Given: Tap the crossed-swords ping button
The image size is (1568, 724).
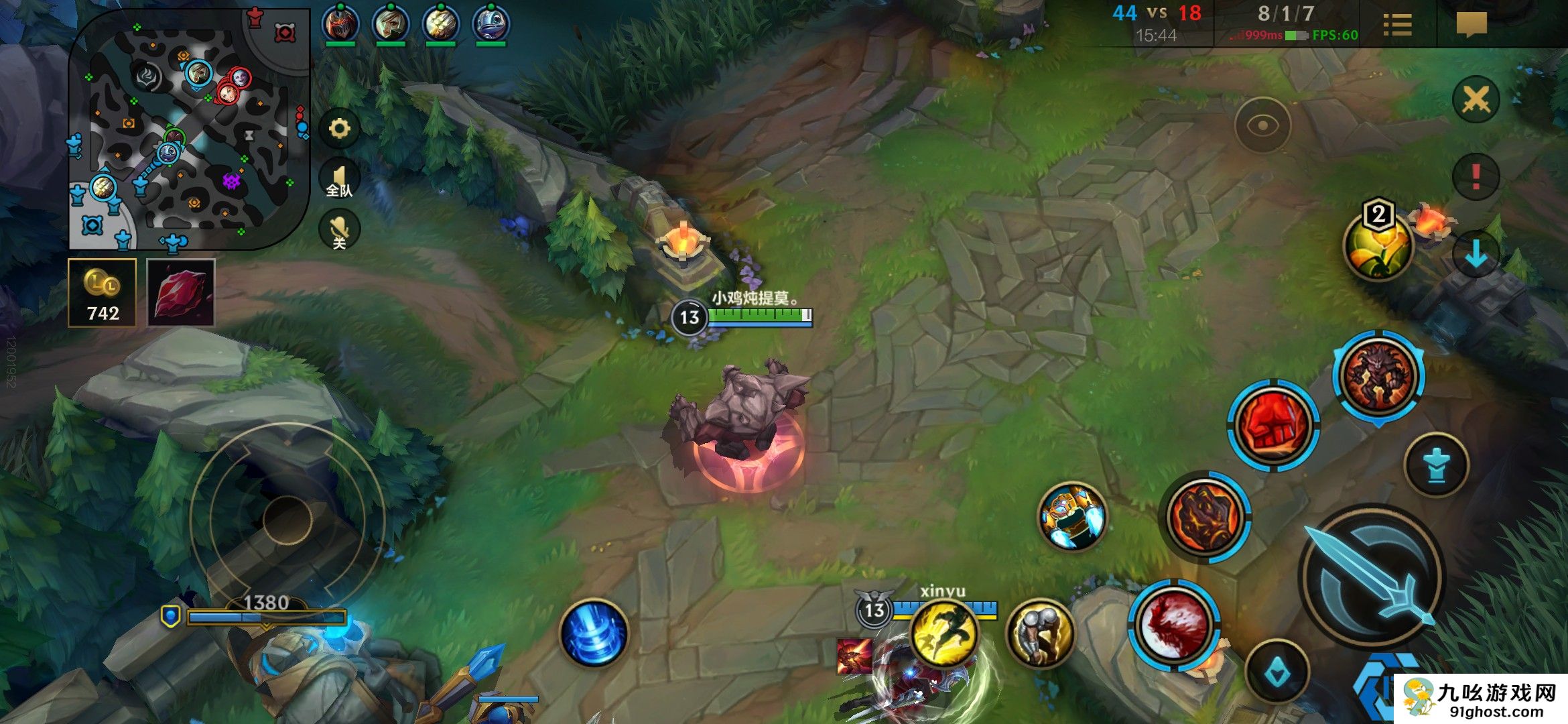Looking at the screenshot, I should (1476, 101).
